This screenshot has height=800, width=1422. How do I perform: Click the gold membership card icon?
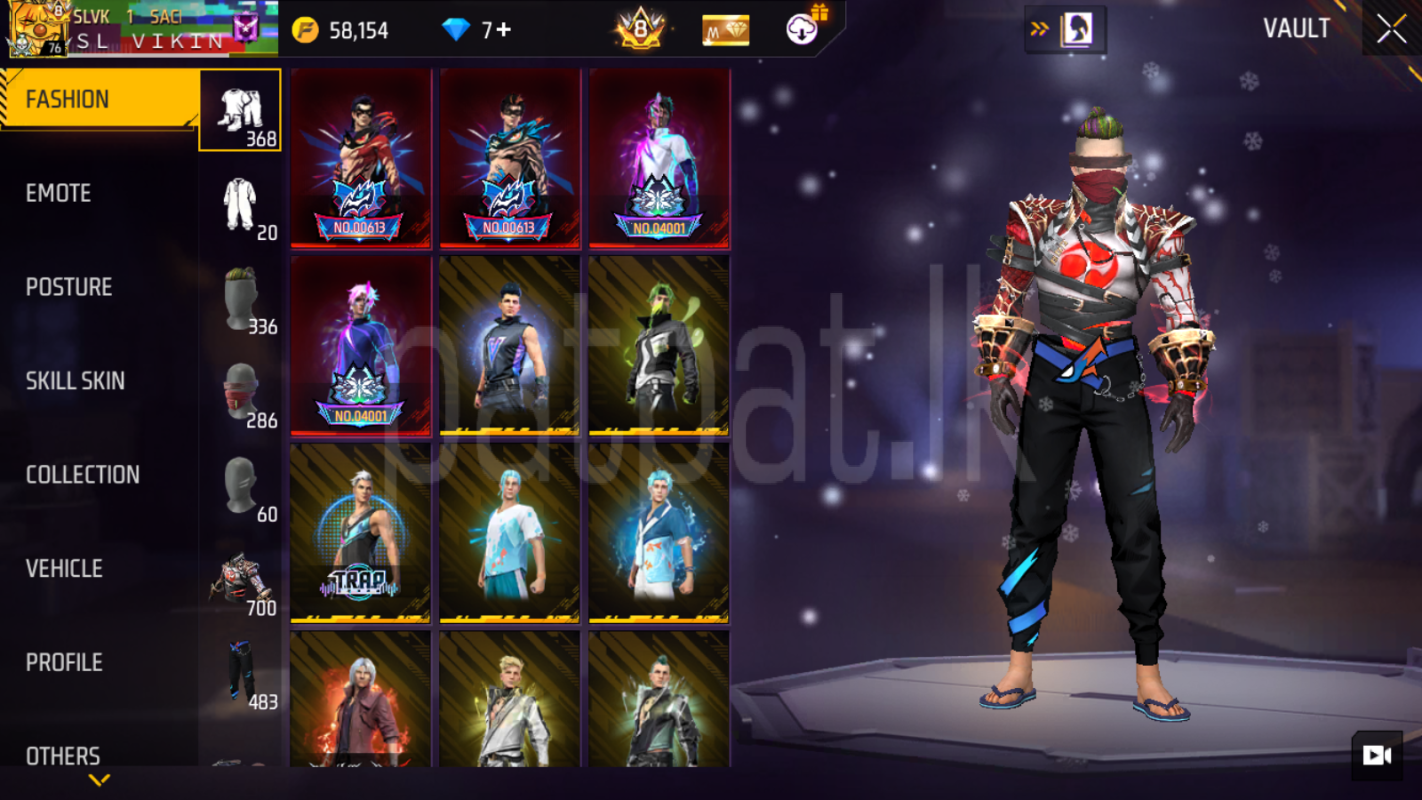pos(725,30)
